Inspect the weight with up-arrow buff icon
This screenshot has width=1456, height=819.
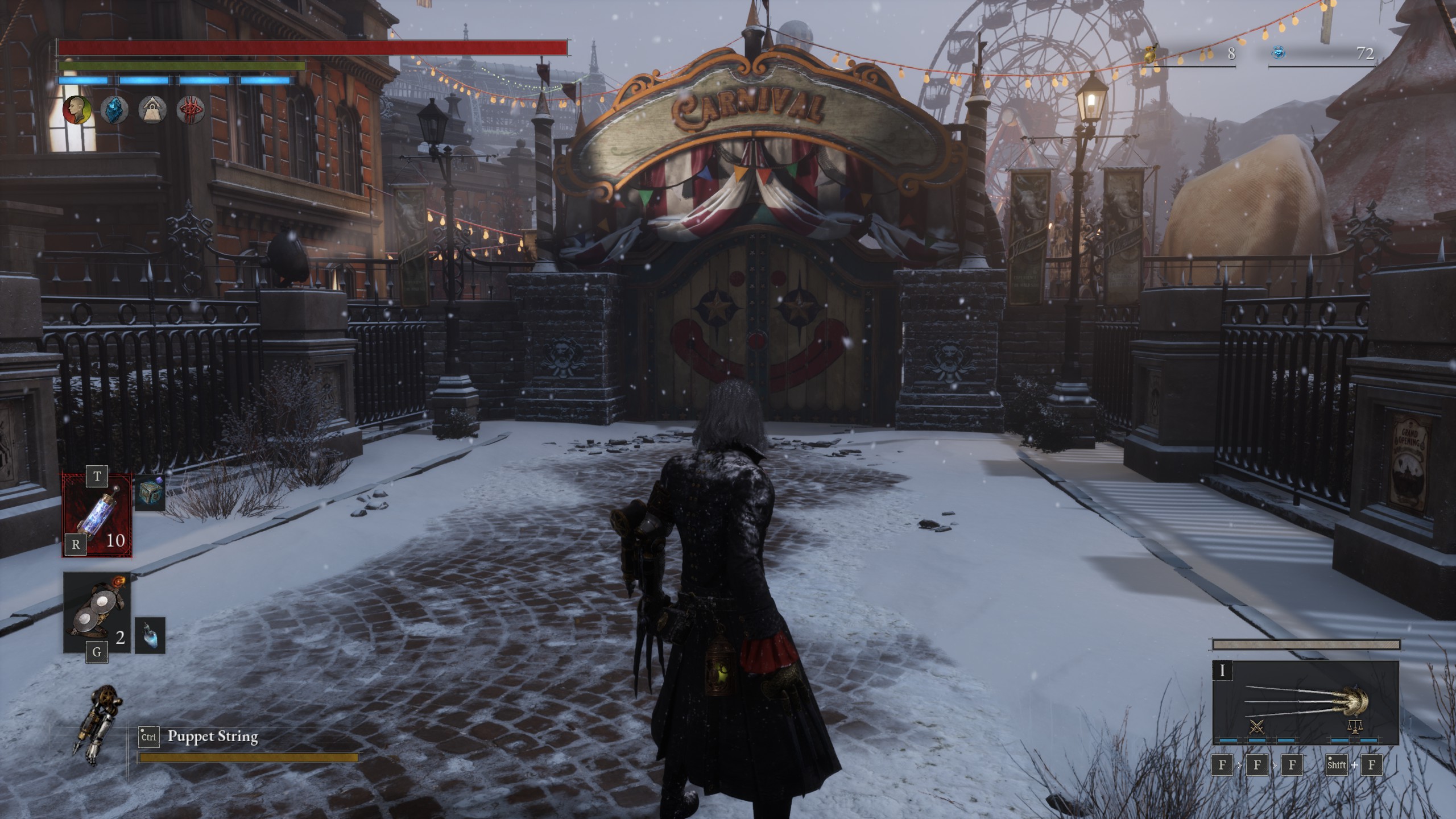point(151,109)
